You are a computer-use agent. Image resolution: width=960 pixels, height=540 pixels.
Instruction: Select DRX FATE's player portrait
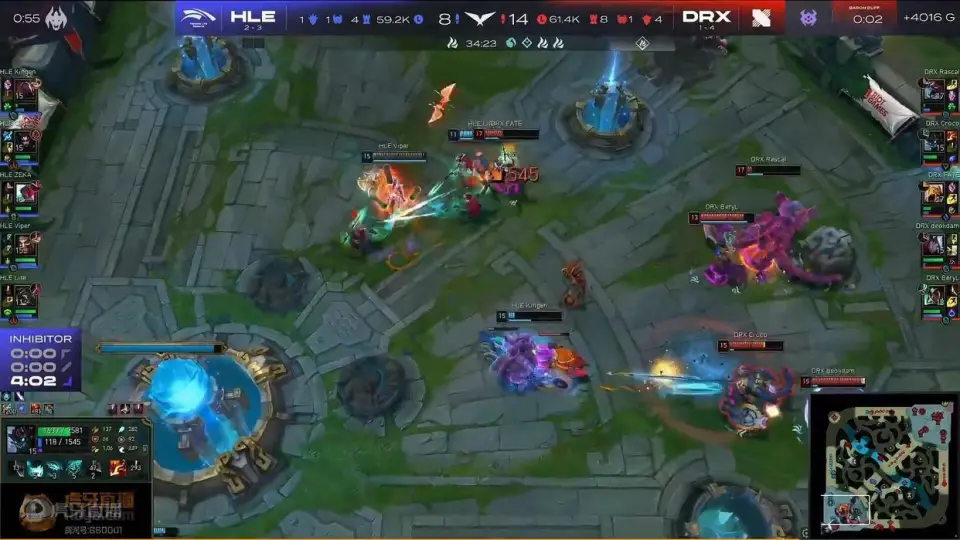point(934,195)
